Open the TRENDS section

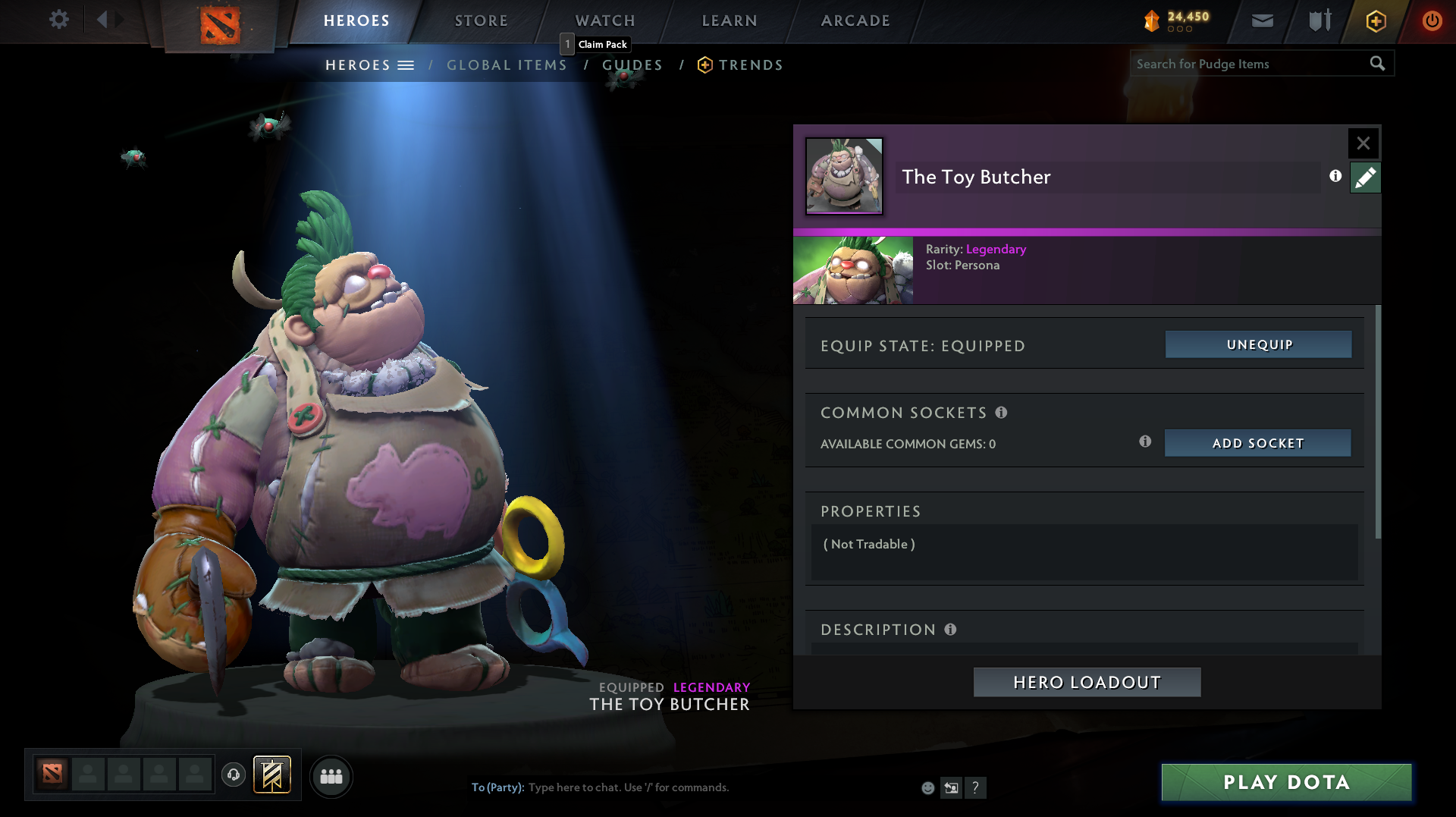[x=750, y=64]
